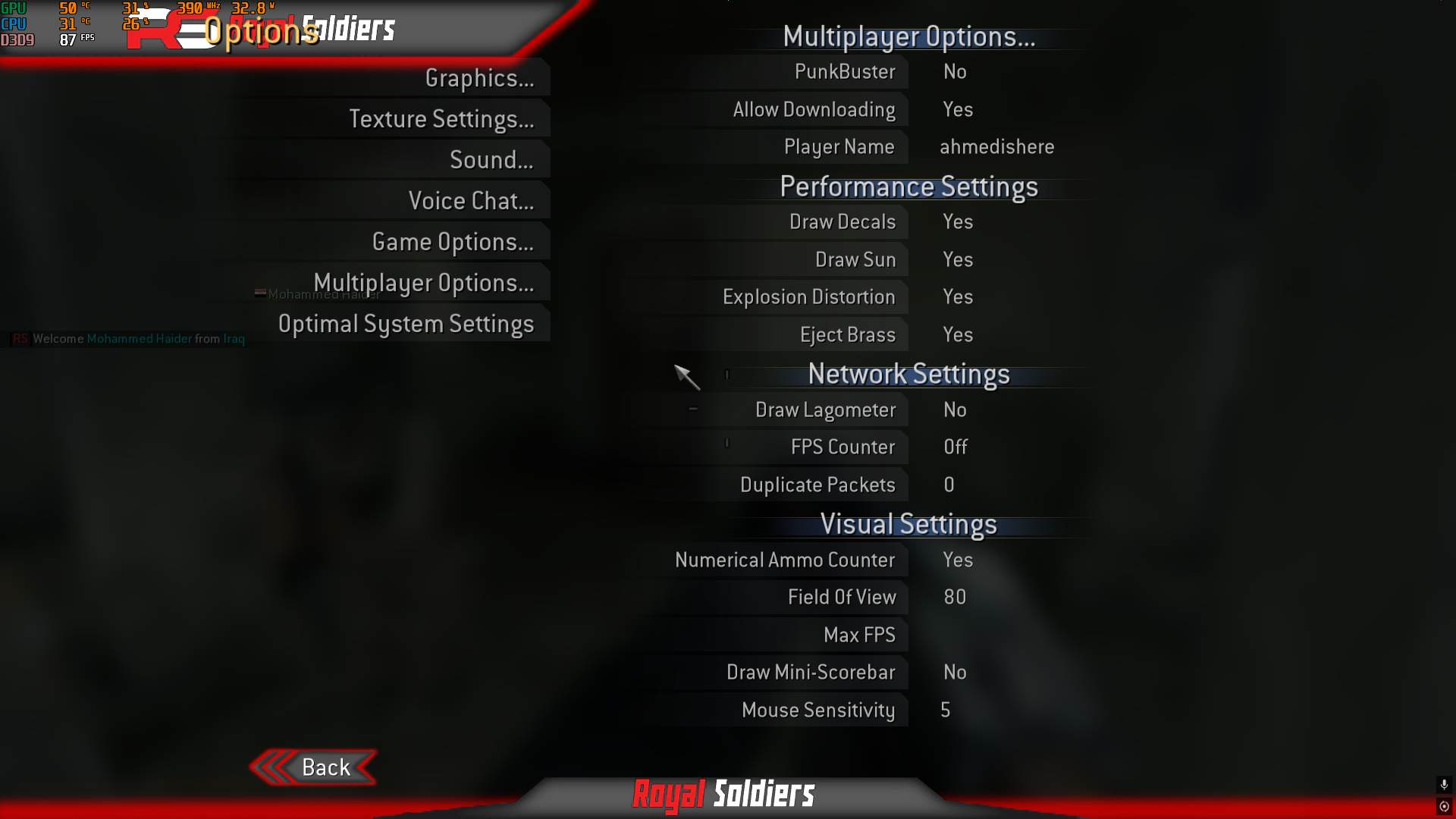Open the Voice Chat menu
1456x819 pixels.
[470, 200]
